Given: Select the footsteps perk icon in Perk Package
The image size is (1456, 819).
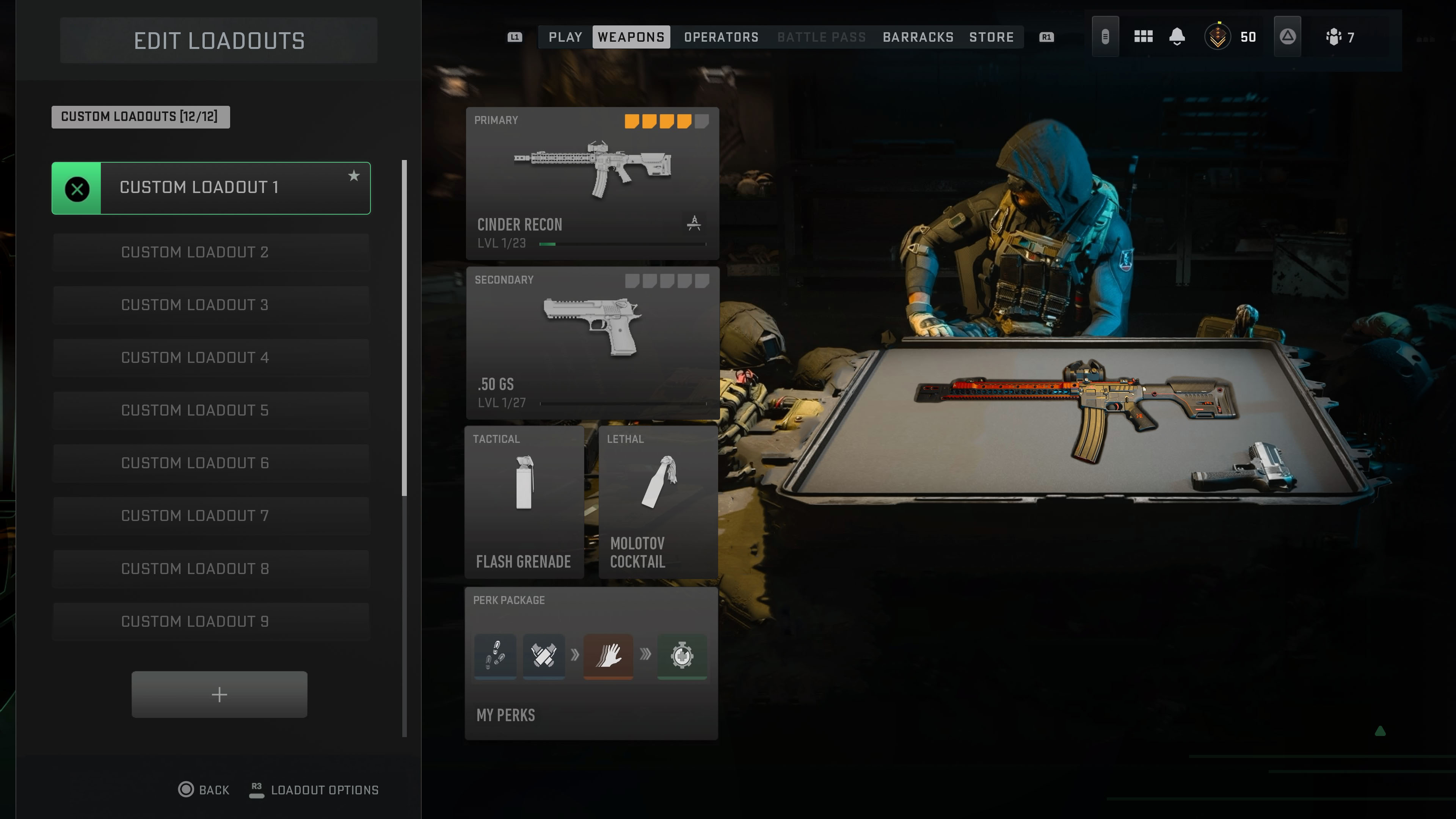Looking at the screenshot, I should pyautogui.click(x=494, y=656).
